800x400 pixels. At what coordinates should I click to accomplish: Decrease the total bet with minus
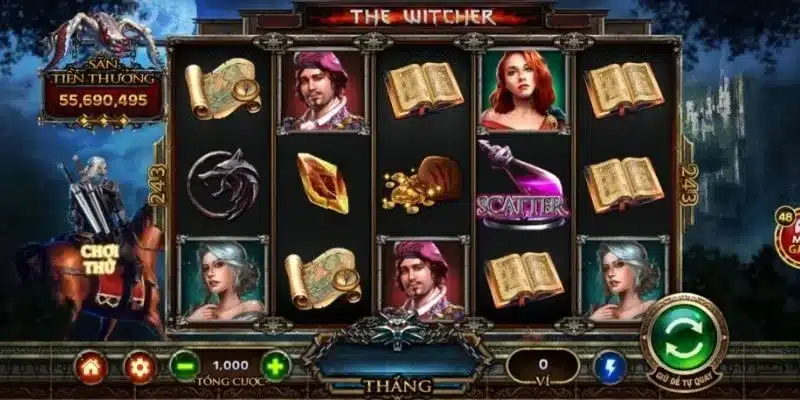(183, 365)
